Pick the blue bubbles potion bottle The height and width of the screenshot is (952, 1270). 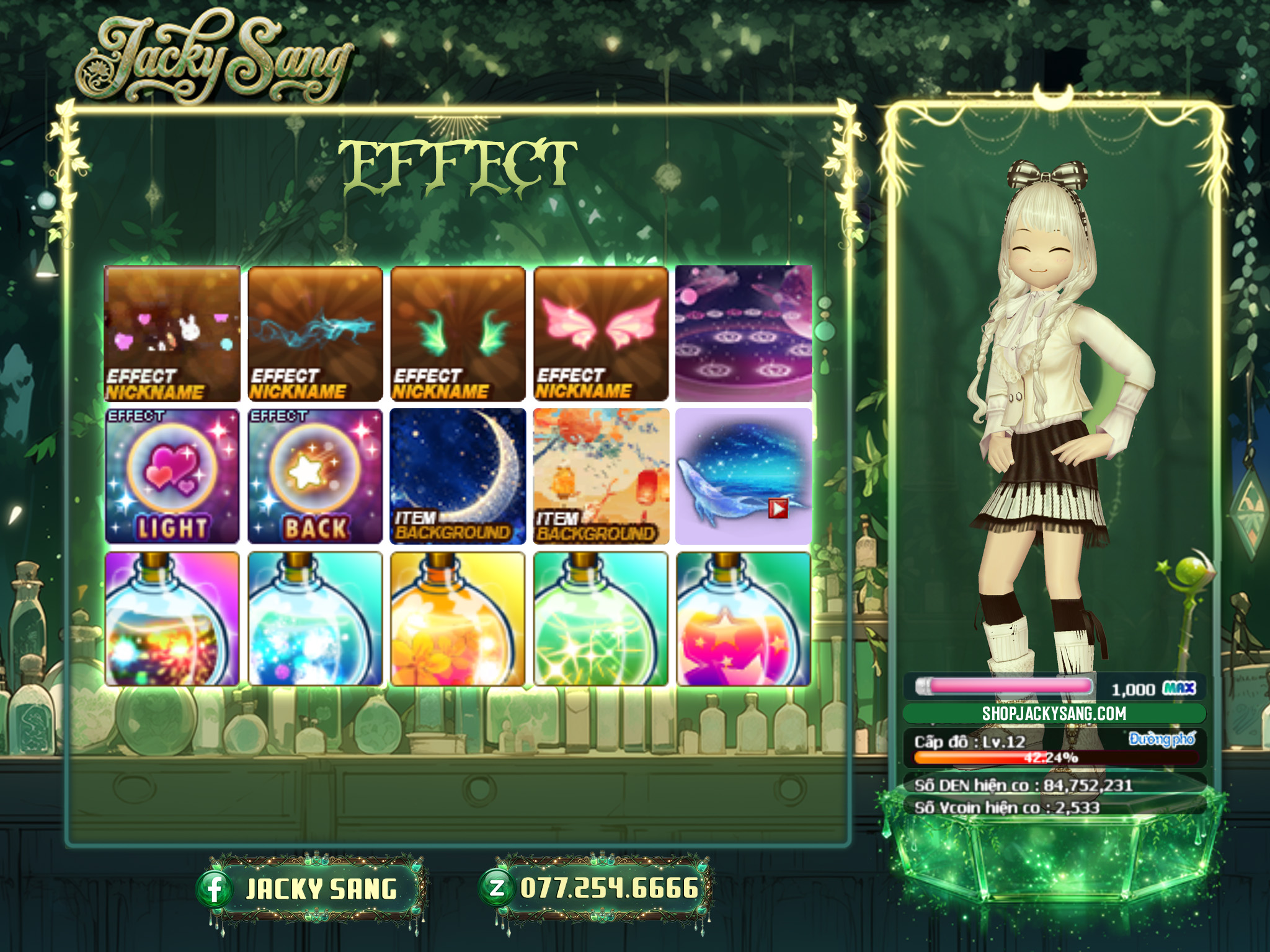coord(315,619)
